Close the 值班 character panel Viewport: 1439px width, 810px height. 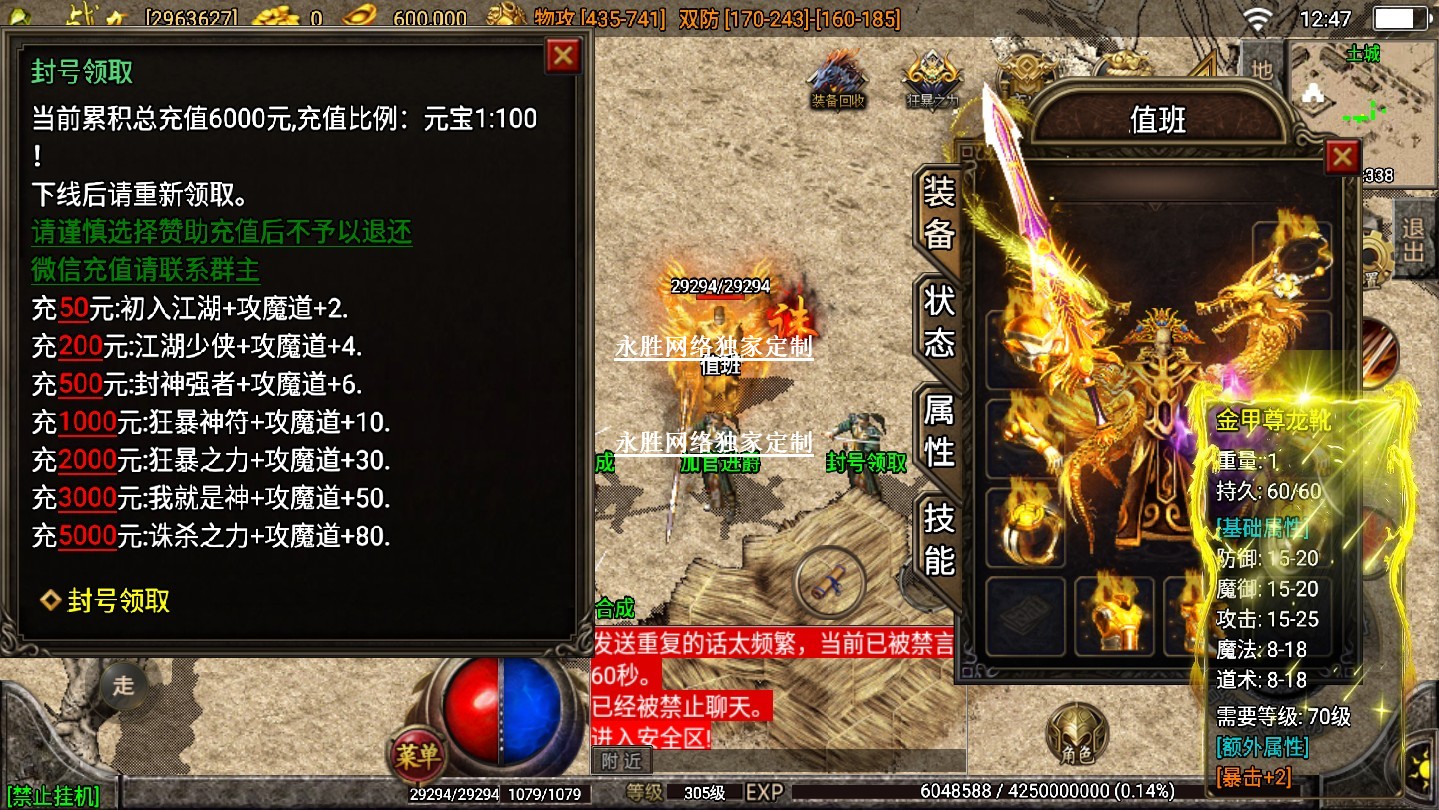click(1341, 157)
